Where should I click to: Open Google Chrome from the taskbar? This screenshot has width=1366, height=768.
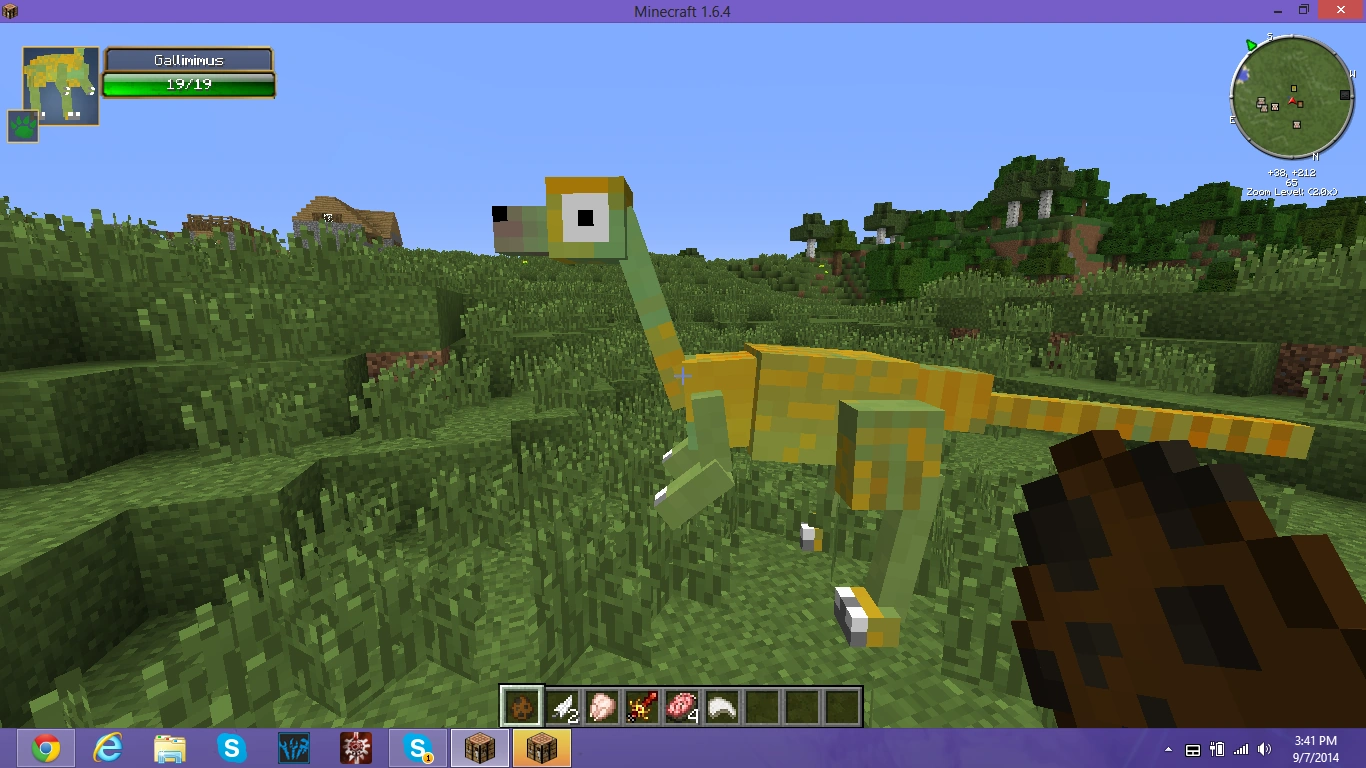click(43, 748)
